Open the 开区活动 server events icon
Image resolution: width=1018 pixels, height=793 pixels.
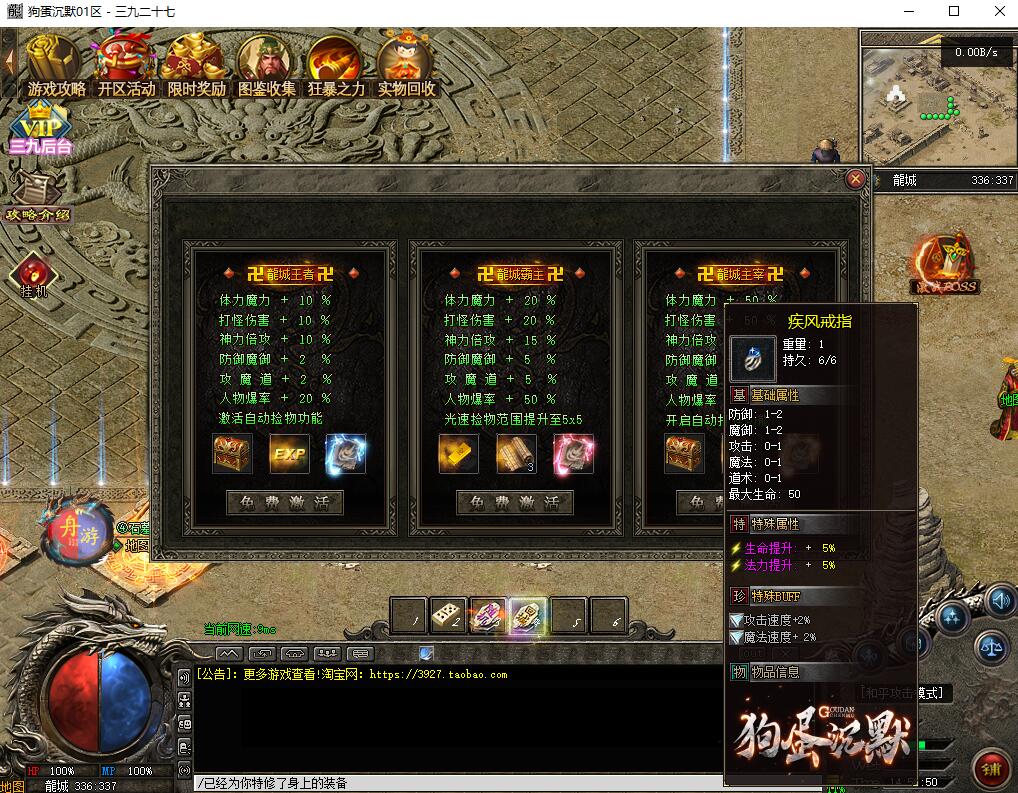tap(126, 66)
